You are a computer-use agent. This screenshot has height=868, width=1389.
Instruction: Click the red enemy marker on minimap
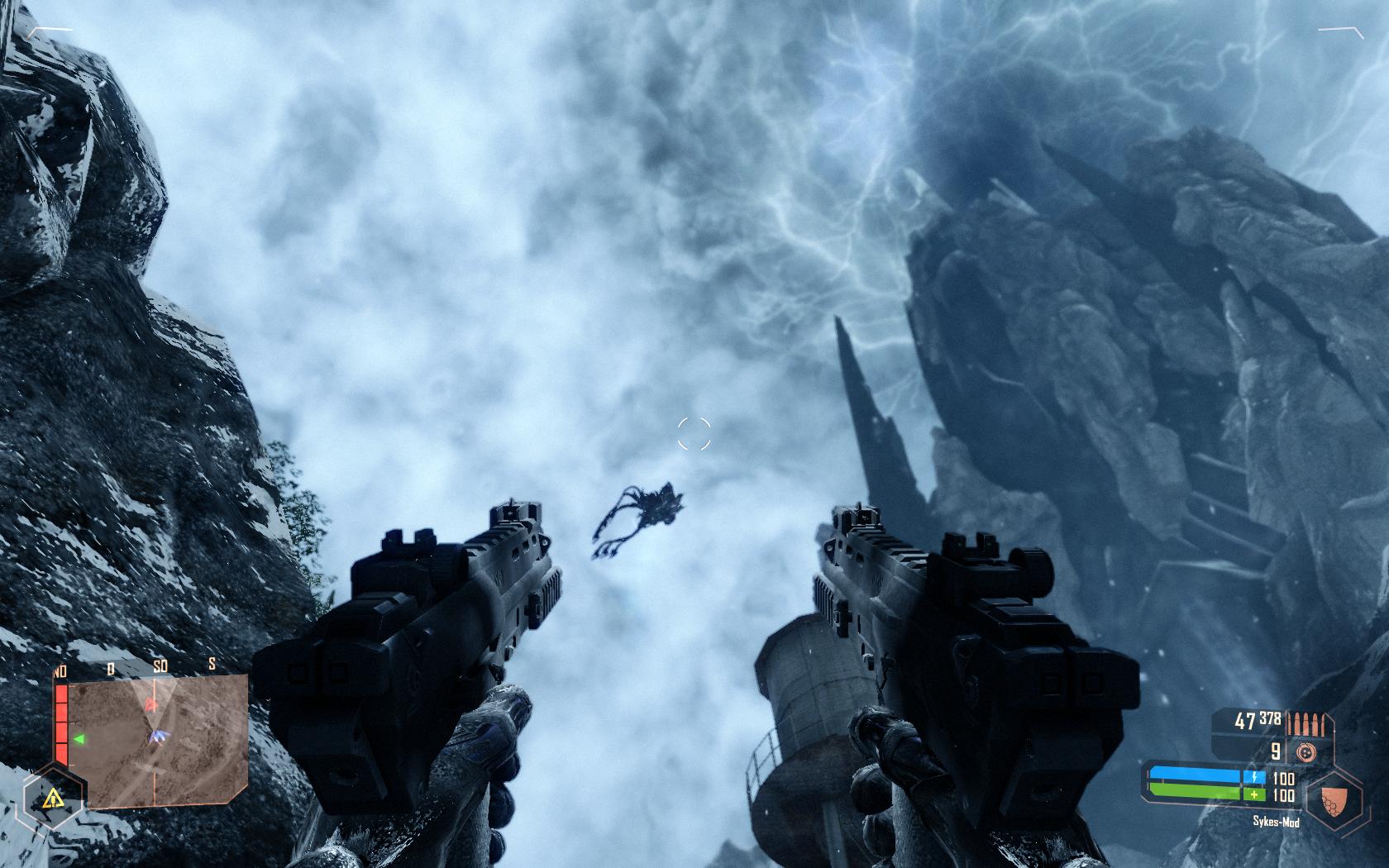(150, 704)
